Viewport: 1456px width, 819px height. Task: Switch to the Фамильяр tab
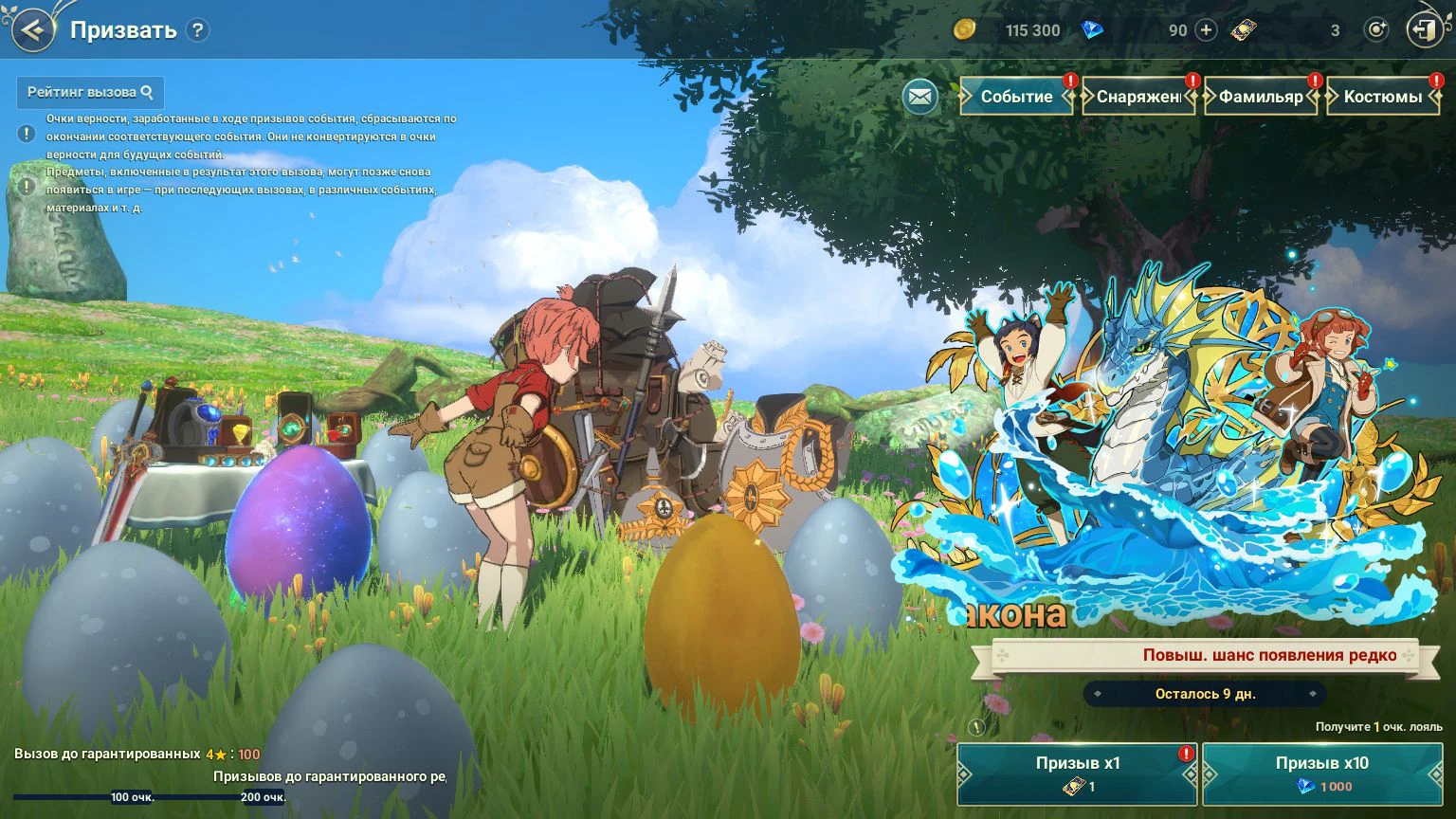pos(1261,97)
